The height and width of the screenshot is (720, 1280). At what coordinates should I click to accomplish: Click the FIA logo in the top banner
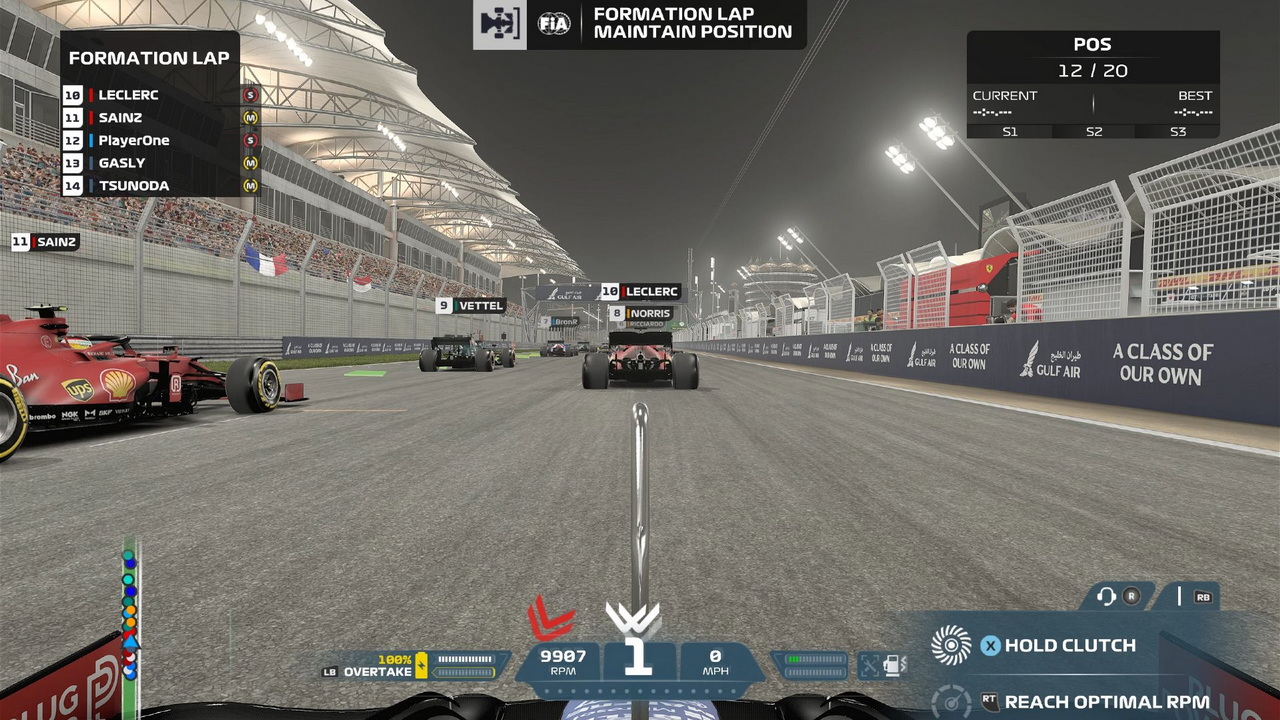pos(554,24)
